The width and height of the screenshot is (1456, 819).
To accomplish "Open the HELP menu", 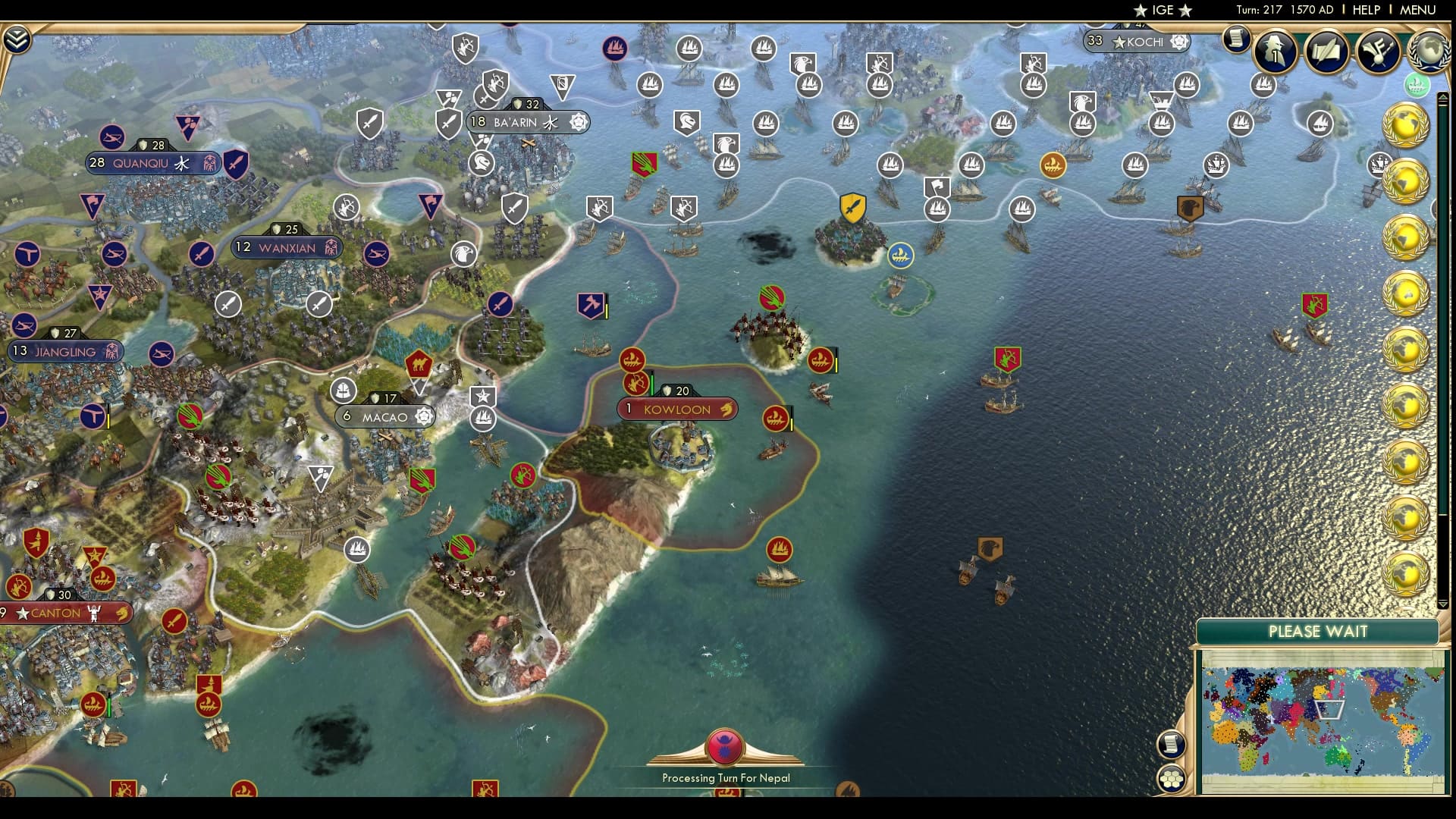I will 1366,11.
